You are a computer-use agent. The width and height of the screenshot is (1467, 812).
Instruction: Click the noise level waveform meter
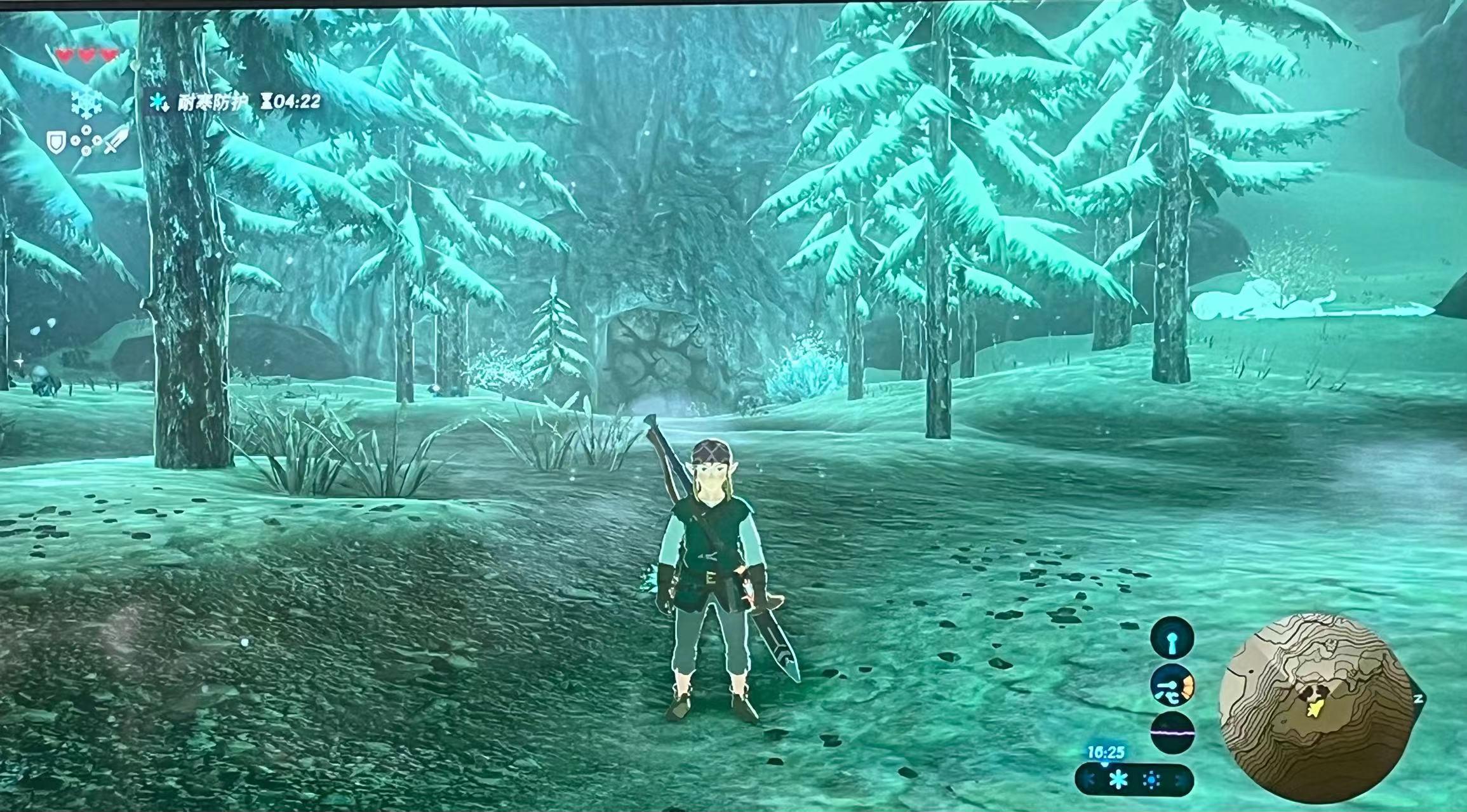(x=1172, y=732)
